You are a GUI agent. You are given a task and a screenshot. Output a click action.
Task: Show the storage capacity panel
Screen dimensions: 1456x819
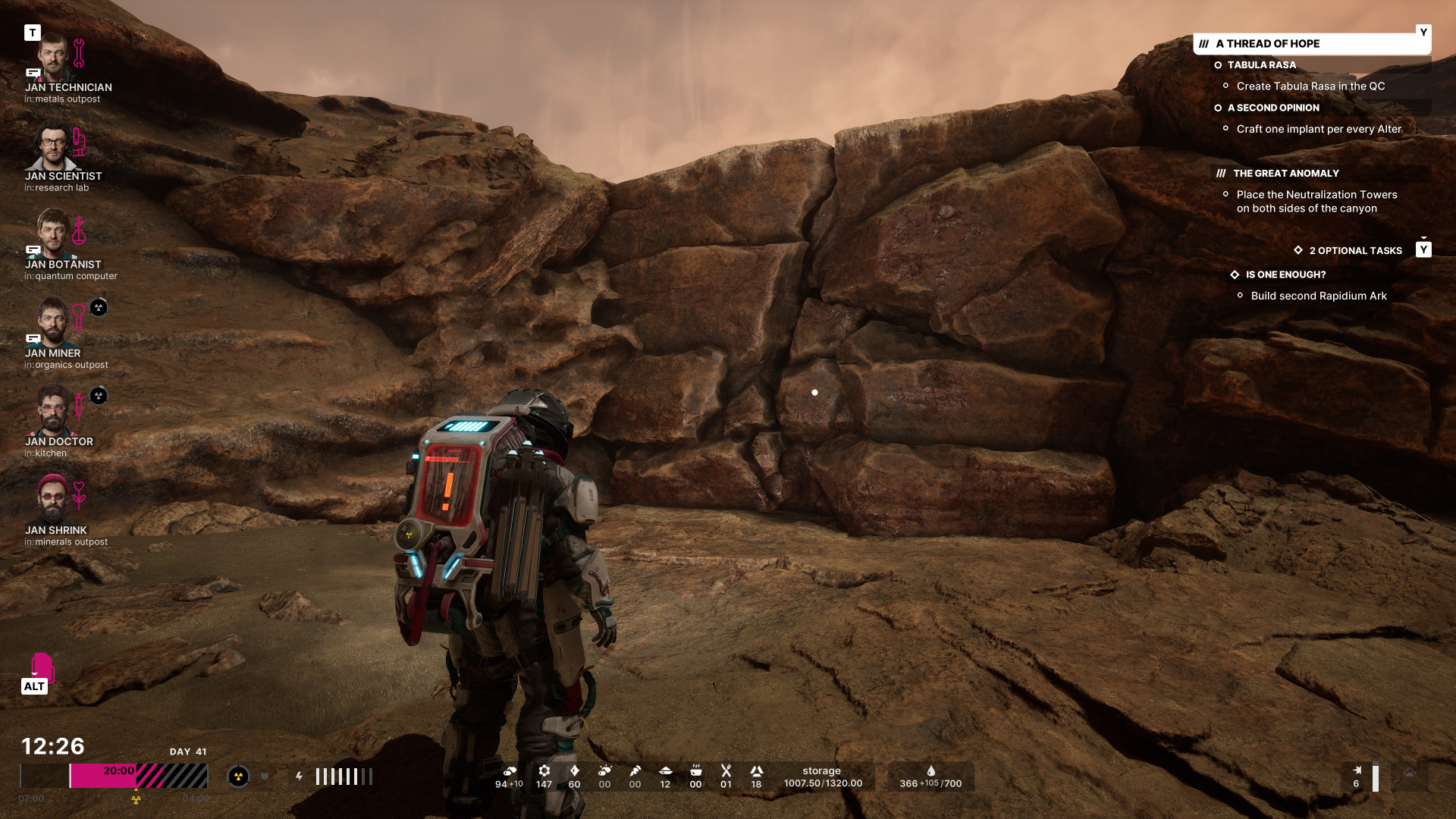pos(822,777)
